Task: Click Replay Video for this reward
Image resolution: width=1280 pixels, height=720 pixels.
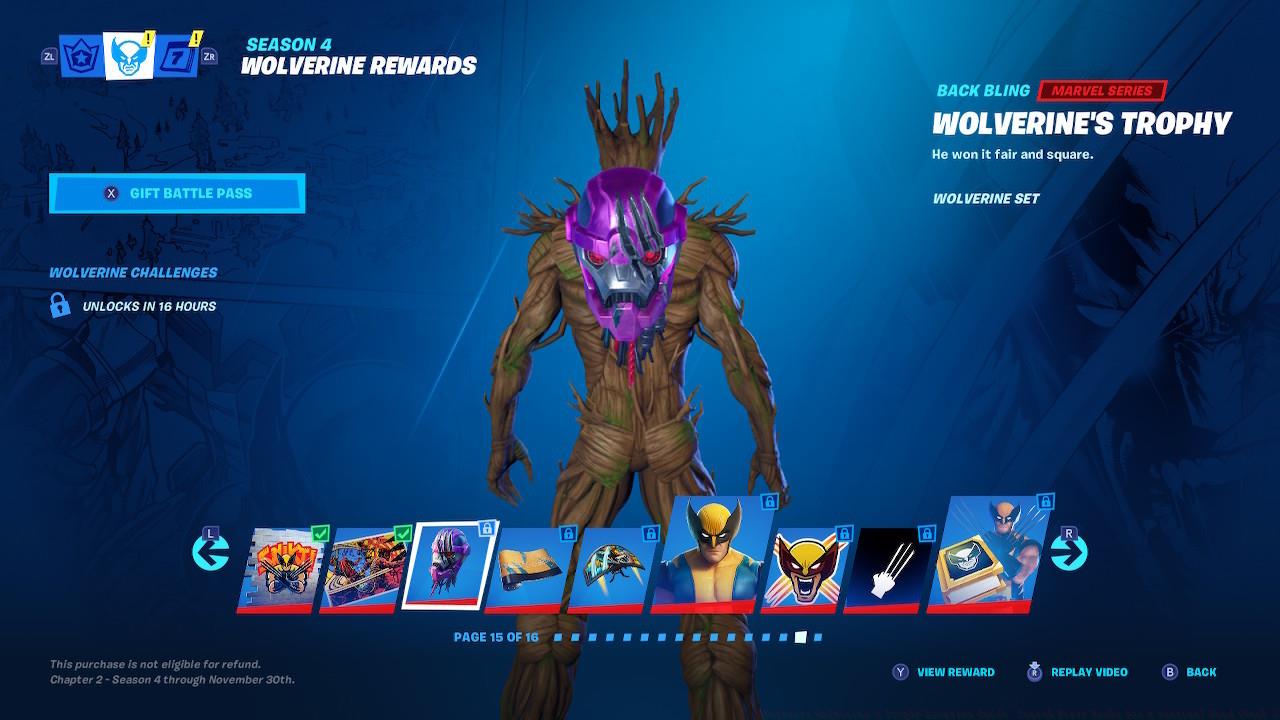Action: pyautogui.click(x=1077, y=672)
